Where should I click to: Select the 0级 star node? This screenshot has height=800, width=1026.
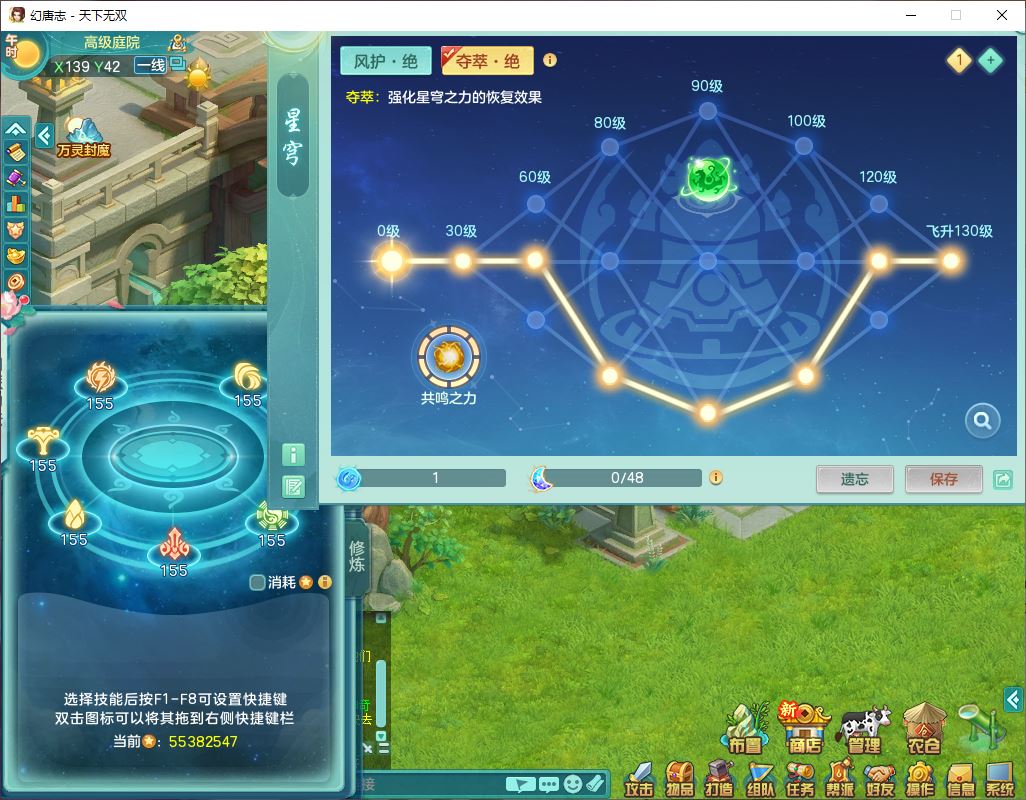[391, 262]
